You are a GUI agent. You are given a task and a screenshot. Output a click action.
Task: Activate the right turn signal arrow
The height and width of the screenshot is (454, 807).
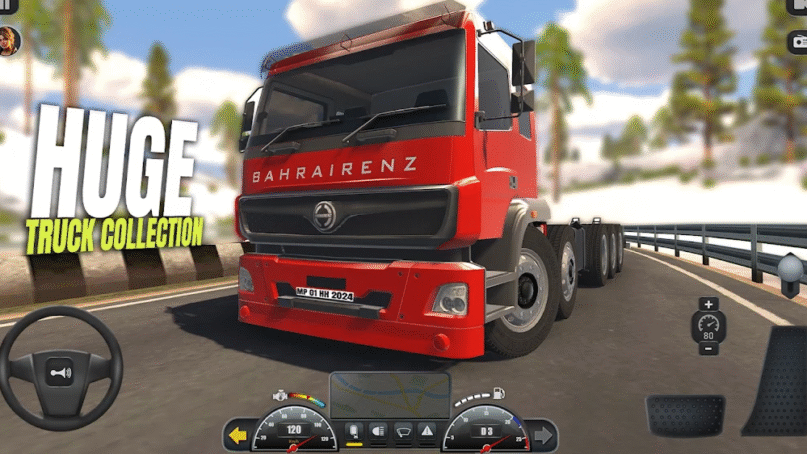541,435
